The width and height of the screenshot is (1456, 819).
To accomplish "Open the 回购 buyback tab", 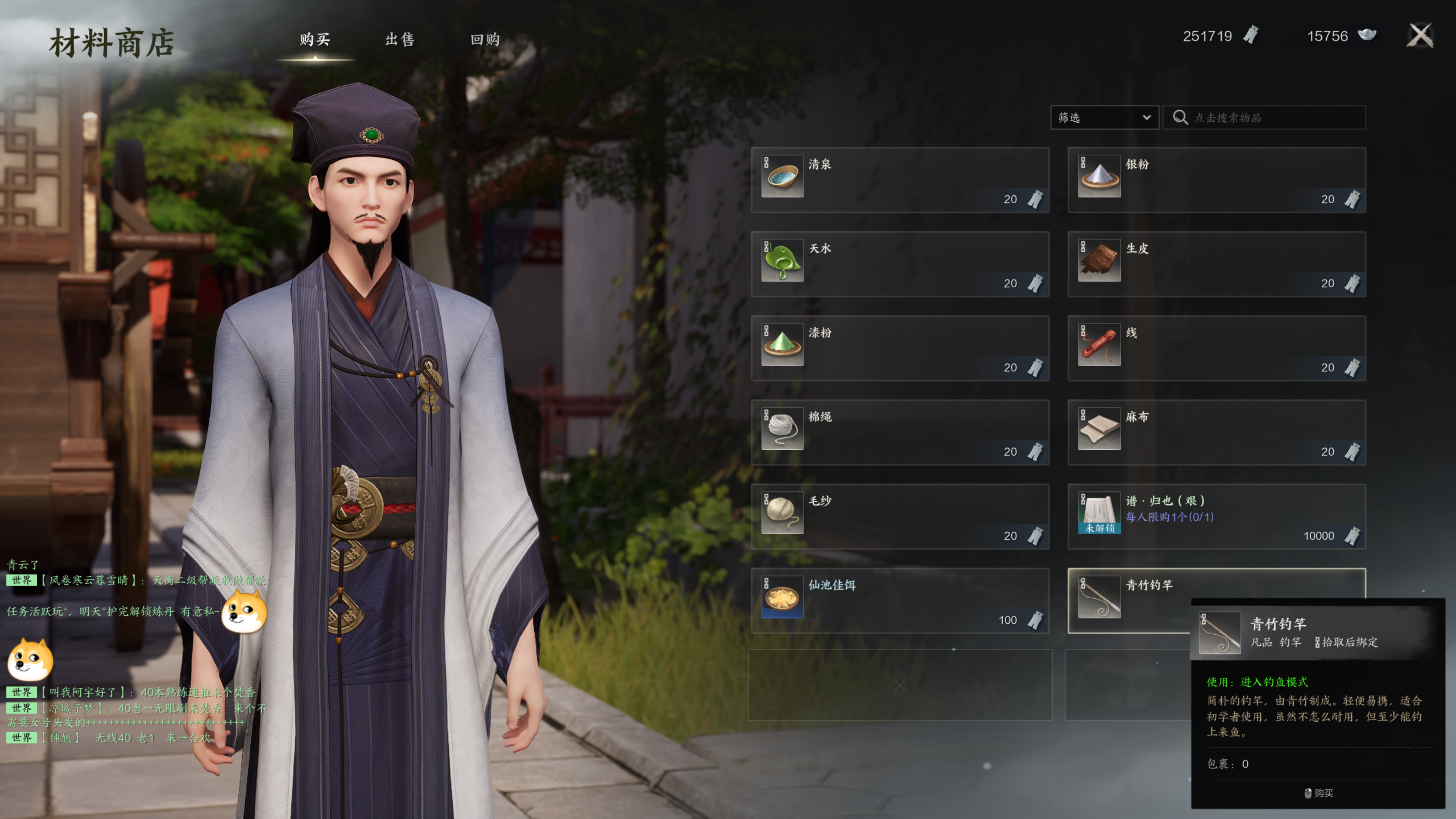I will tap(485, 39).
